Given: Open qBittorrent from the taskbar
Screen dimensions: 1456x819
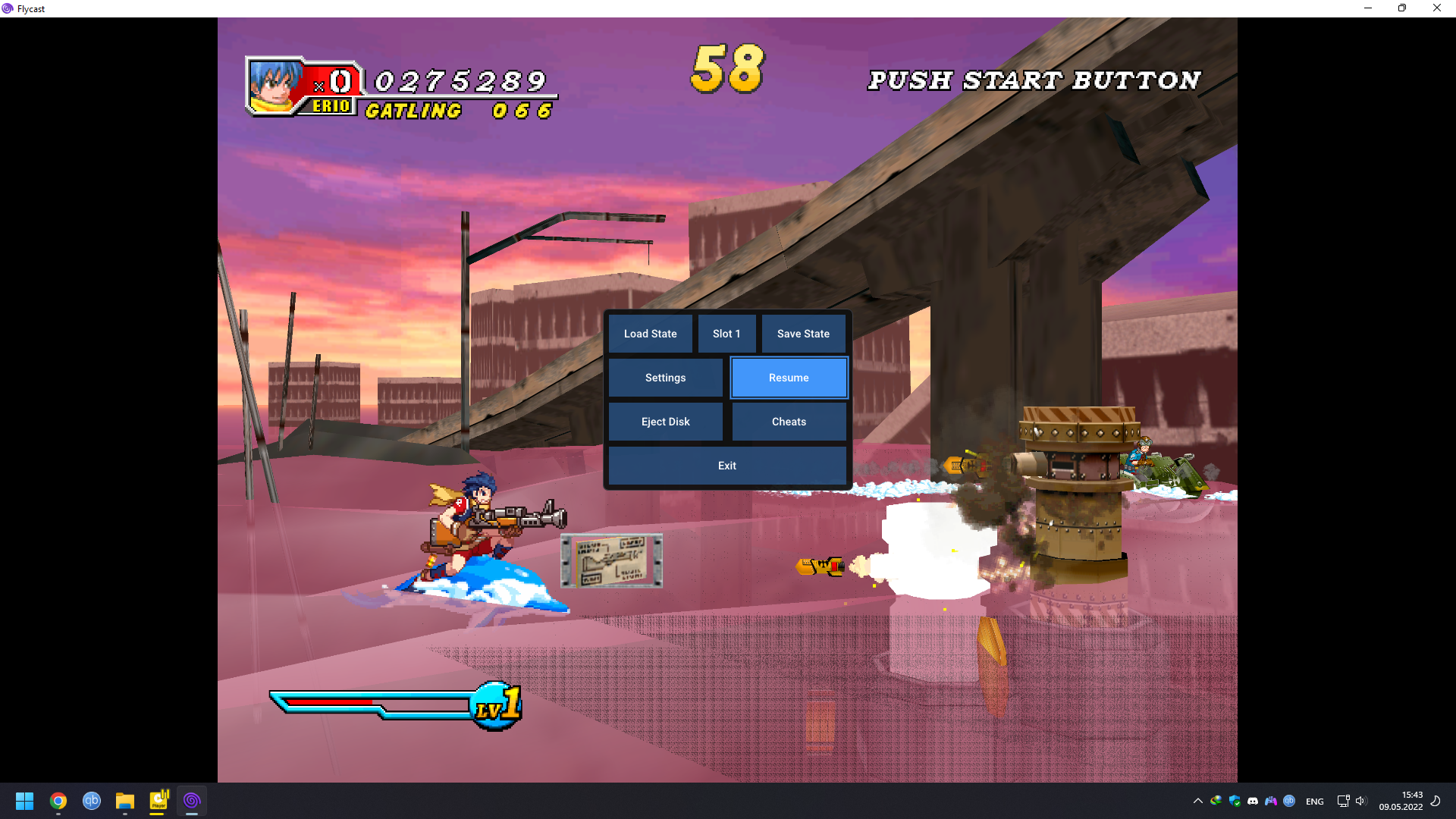Looking at the screenshot, I should tap(91, 801).
